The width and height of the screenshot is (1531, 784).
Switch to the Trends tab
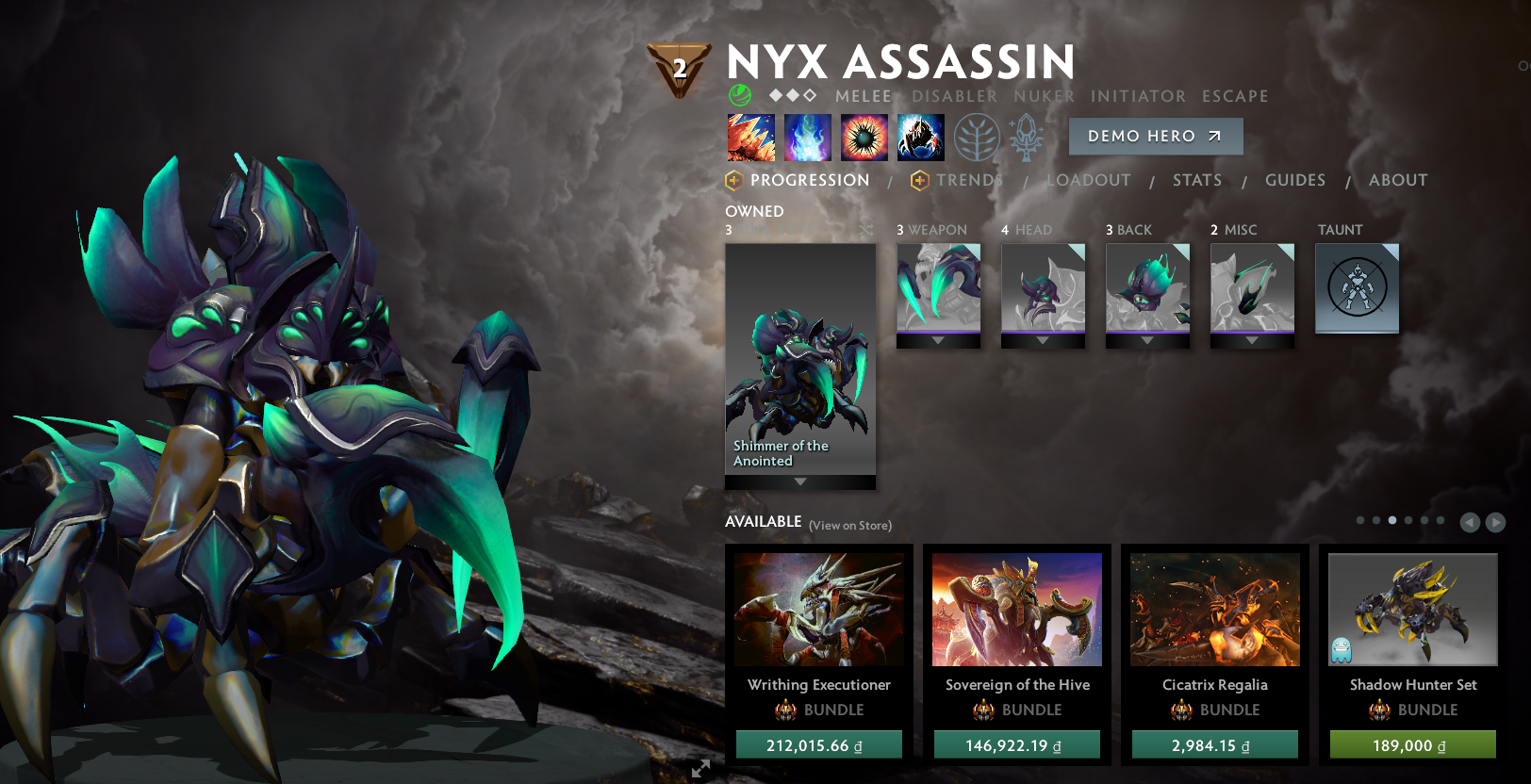968,180
